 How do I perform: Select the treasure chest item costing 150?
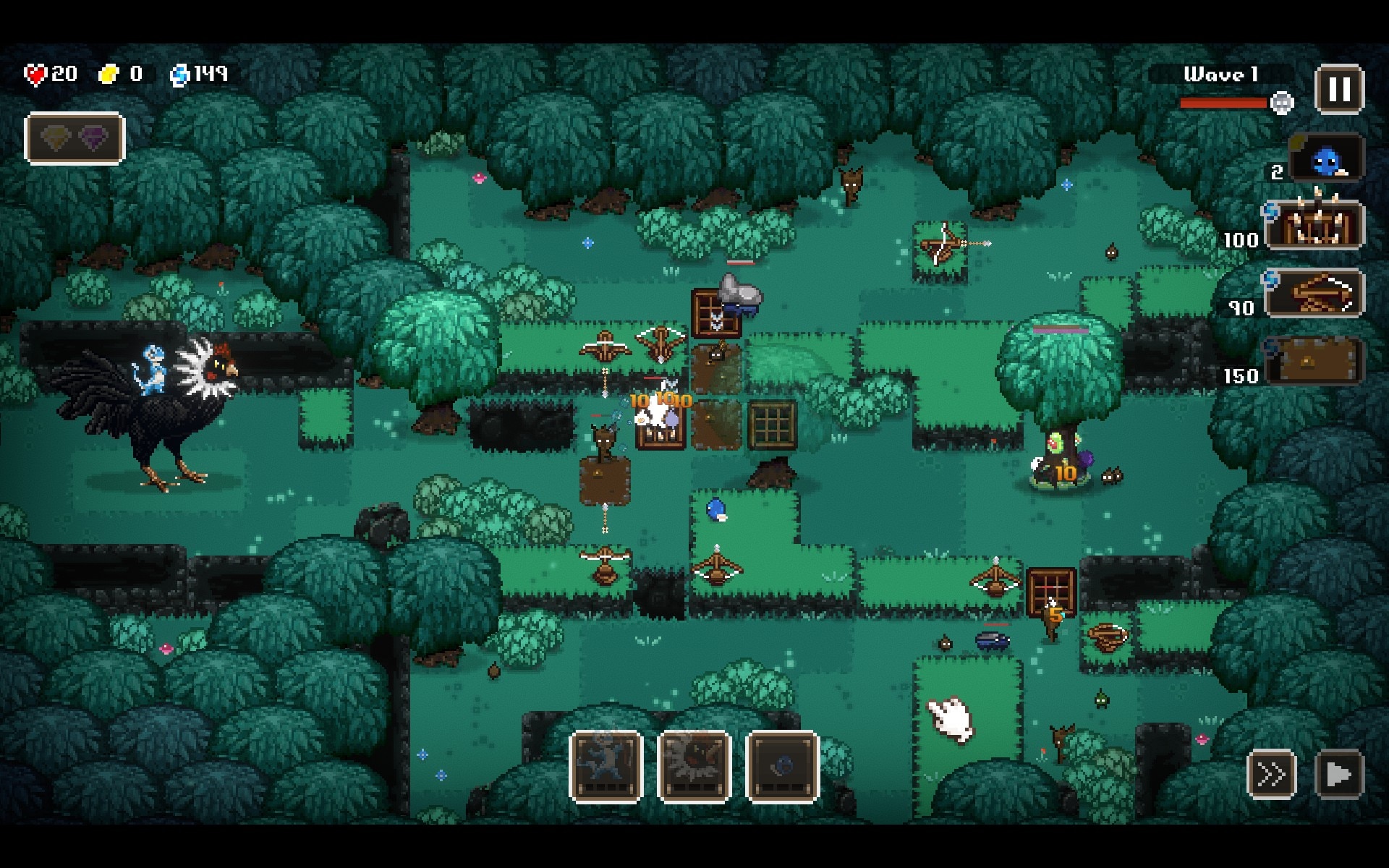click(1314, 361)
